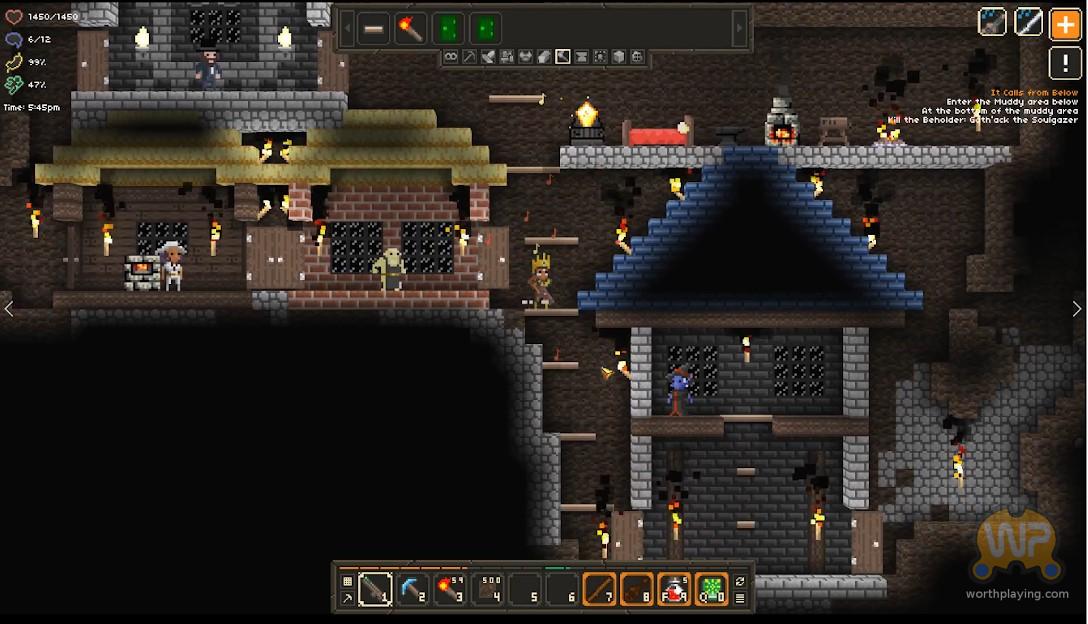Open the orange plus menu button
This screenshot has width=1088, height=624.
(x=1064, y=24)
